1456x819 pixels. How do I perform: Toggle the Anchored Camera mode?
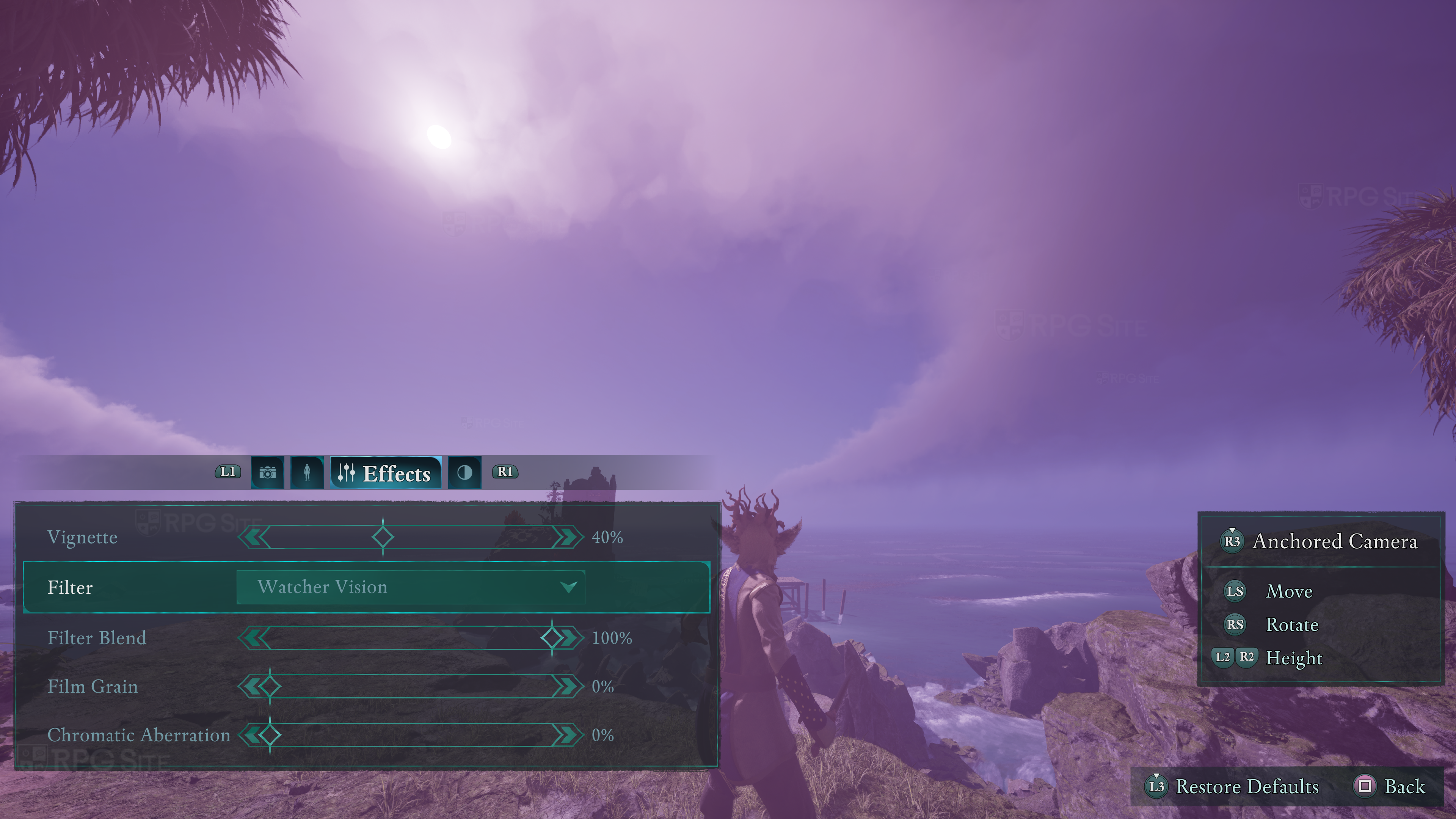[1319, 541]
